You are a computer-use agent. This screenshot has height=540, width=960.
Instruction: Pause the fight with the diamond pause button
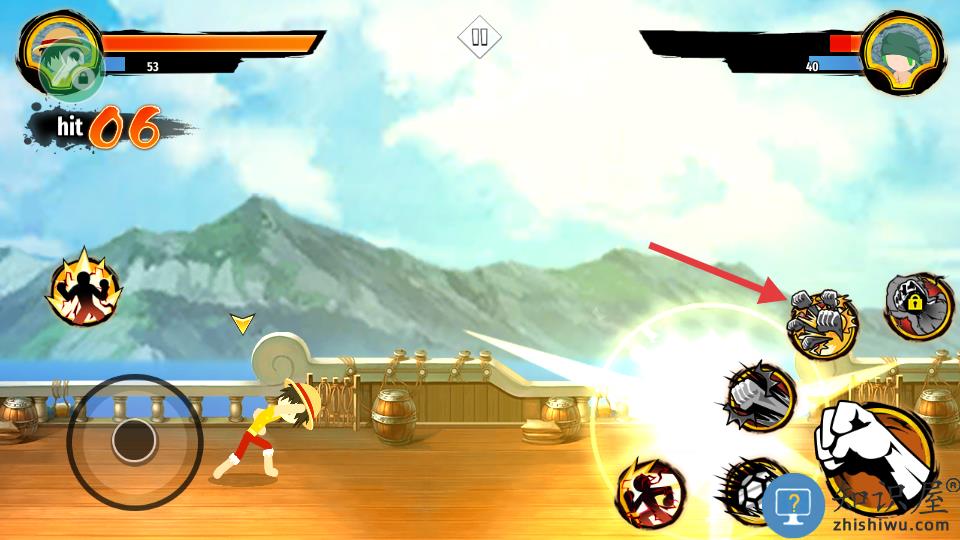tap(479, 37)
